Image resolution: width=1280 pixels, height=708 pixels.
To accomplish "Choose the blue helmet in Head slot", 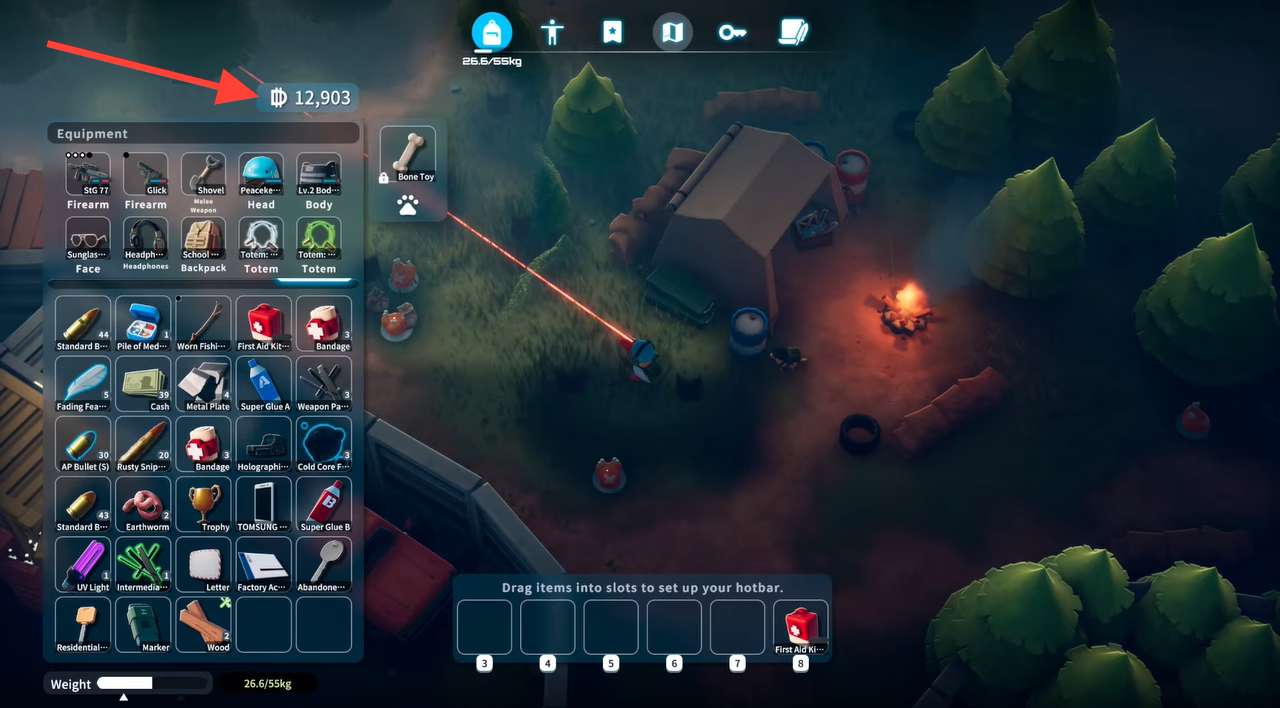I will click(261, 175).
